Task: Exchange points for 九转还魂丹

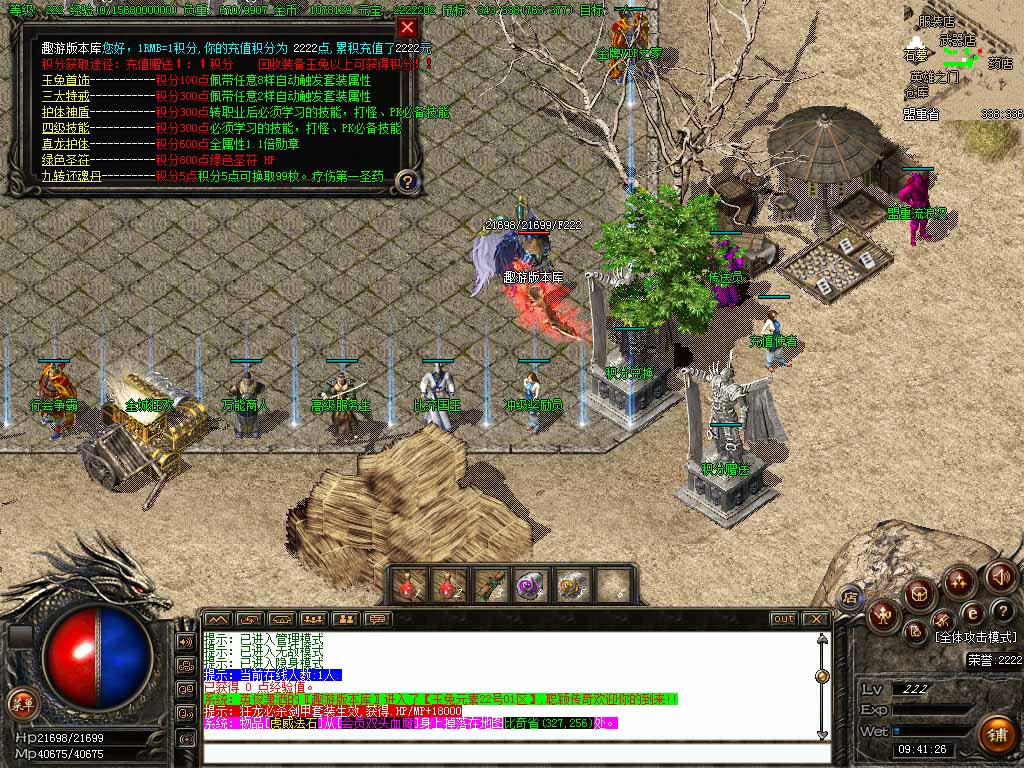Action: (72, 176)
